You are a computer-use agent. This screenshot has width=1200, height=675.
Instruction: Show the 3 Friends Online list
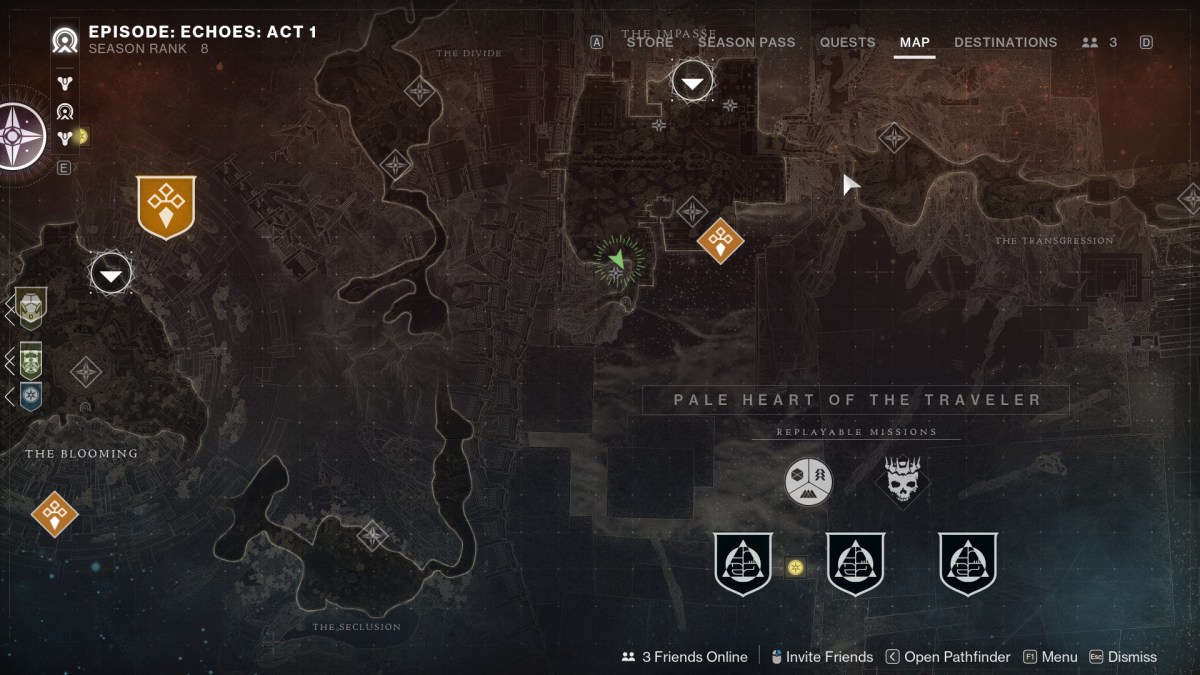(685, 657)
